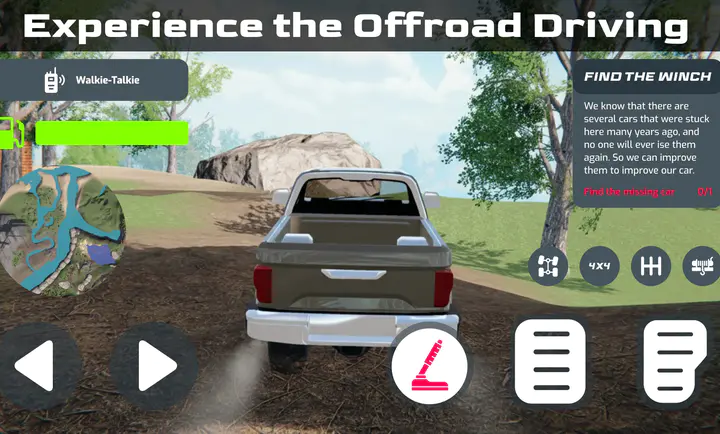Steer right with the right arrow

pyautogui.click(x=153, y=367)
